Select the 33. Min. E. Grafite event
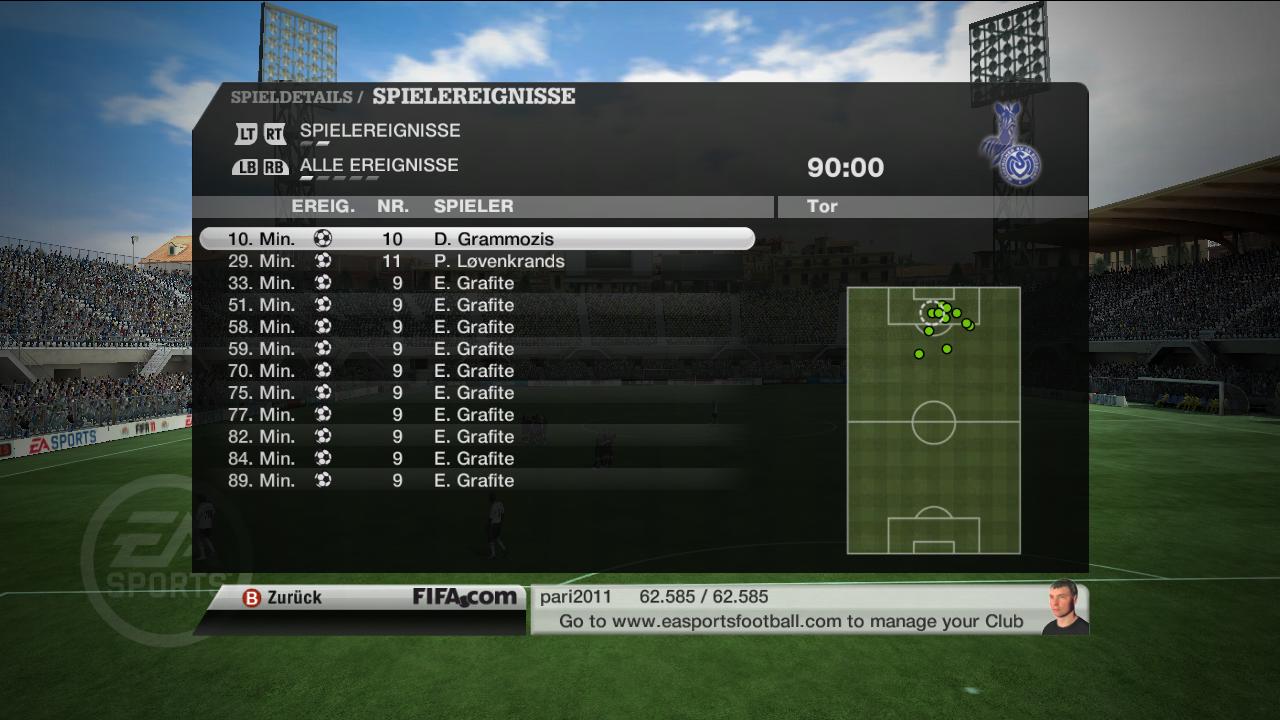1280x720 pixels. 476,283
